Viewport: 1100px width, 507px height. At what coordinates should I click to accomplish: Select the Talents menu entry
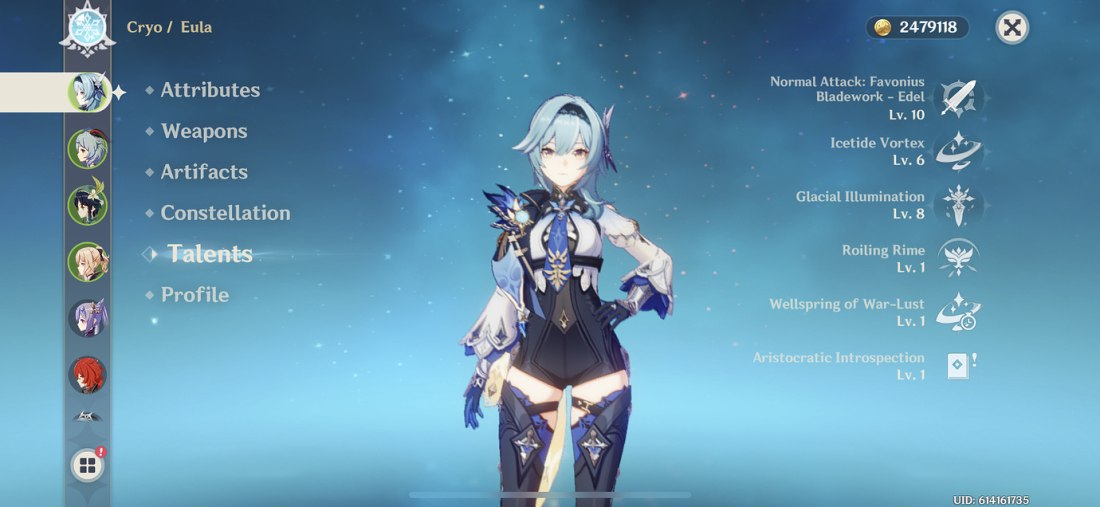(x=209, y=254)
